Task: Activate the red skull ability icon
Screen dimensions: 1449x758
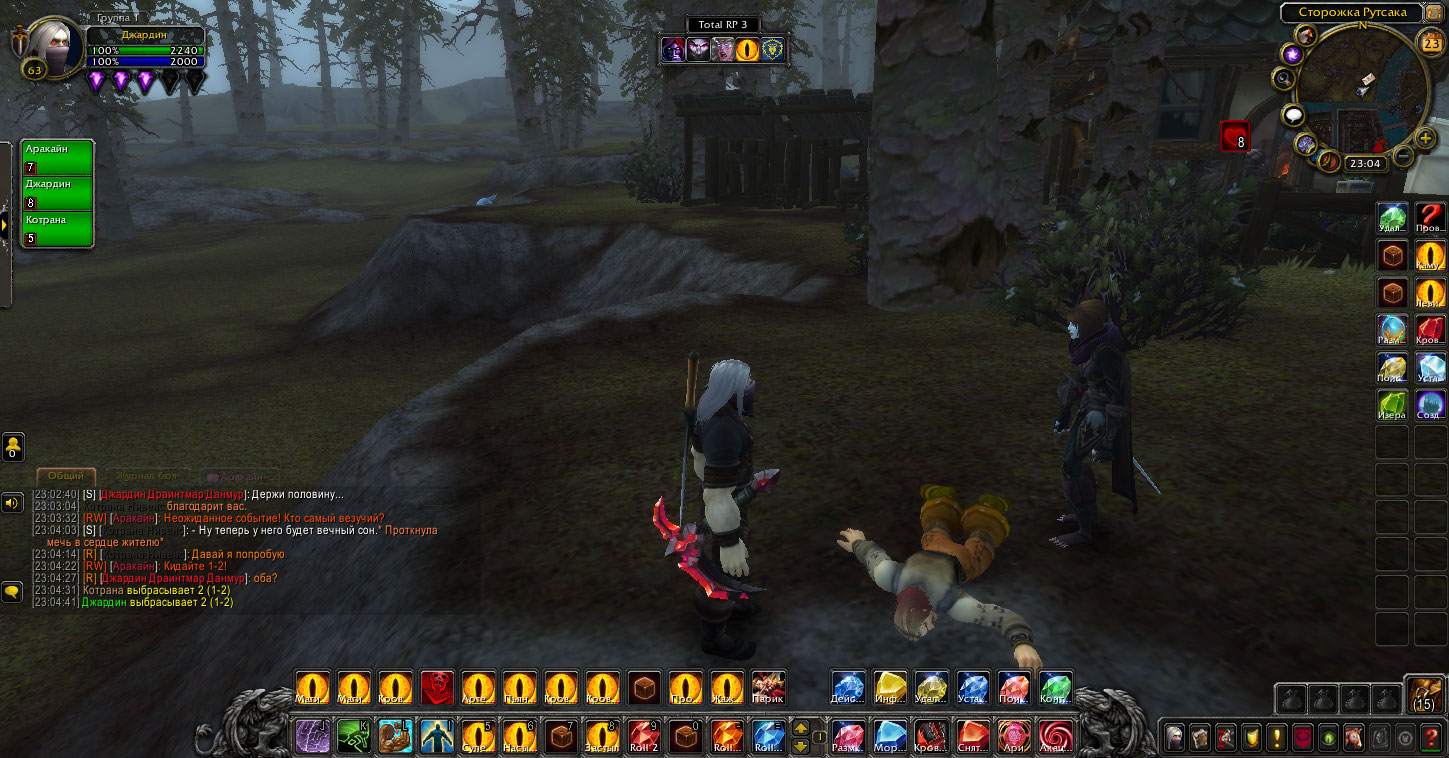Action: pyautogui.click(x=437, y=688)
